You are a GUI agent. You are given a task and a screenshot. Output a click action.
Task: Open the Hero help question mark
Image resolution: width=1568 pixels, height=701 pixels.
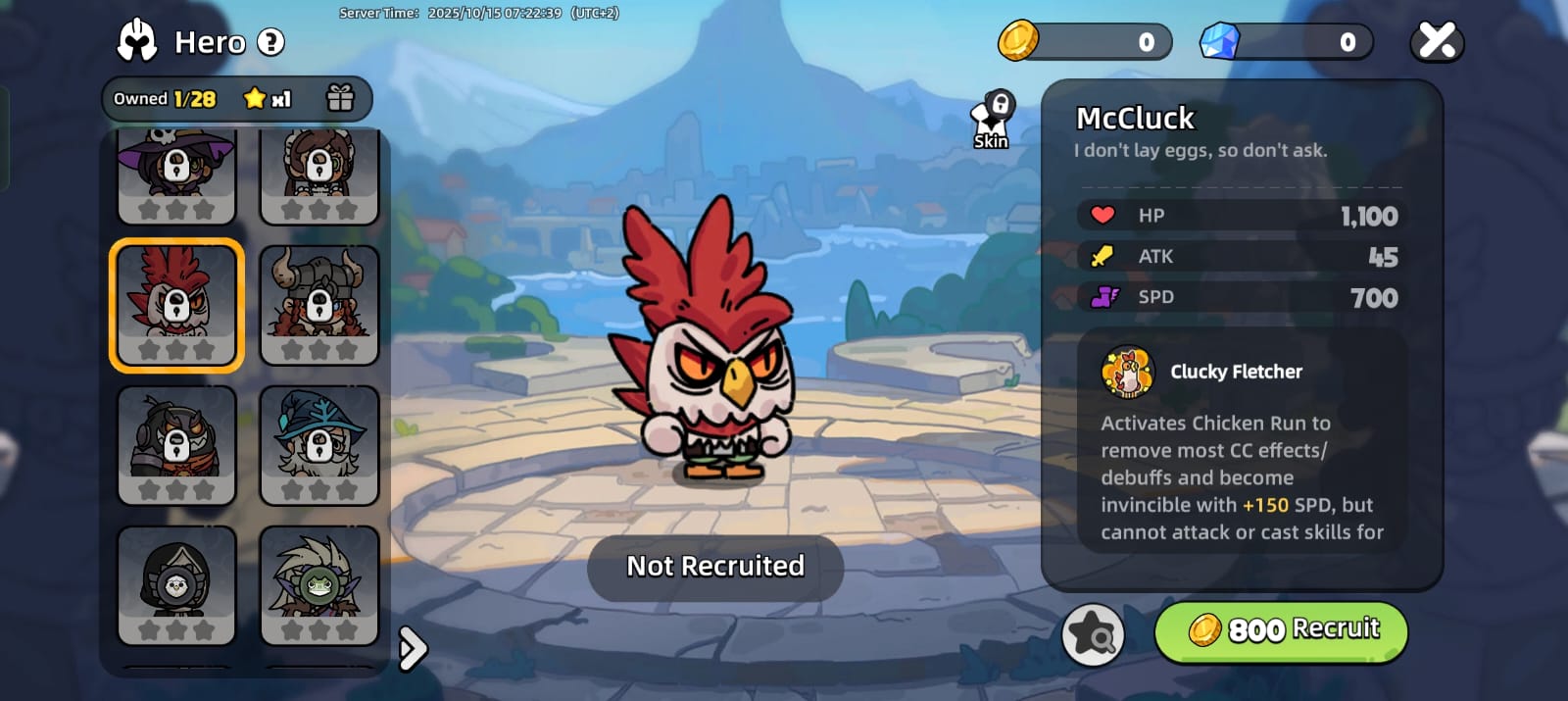(x=270, y=42)
